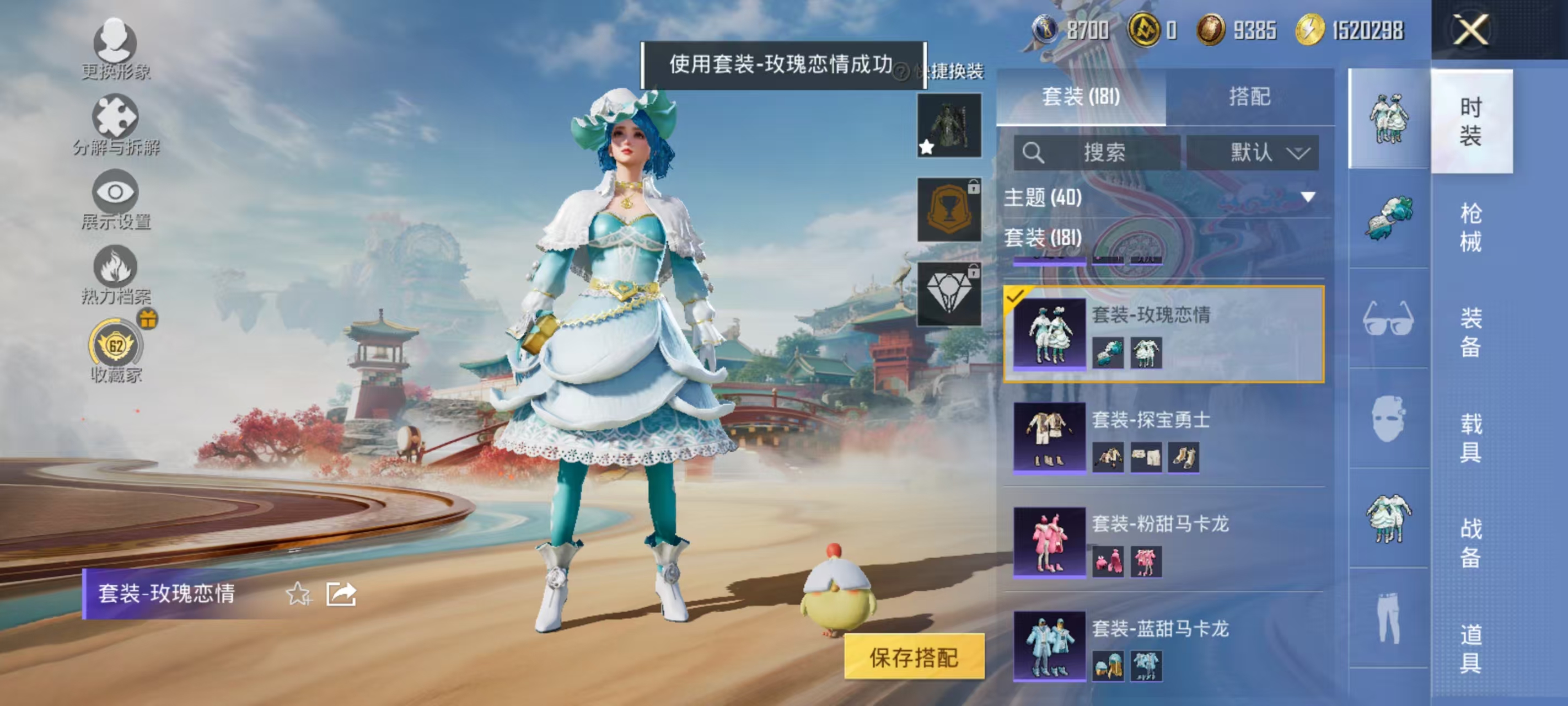Select the glasses category icon
Image resolution: width=1568 pixels, height=706 pixels.
coord(1390,316)
